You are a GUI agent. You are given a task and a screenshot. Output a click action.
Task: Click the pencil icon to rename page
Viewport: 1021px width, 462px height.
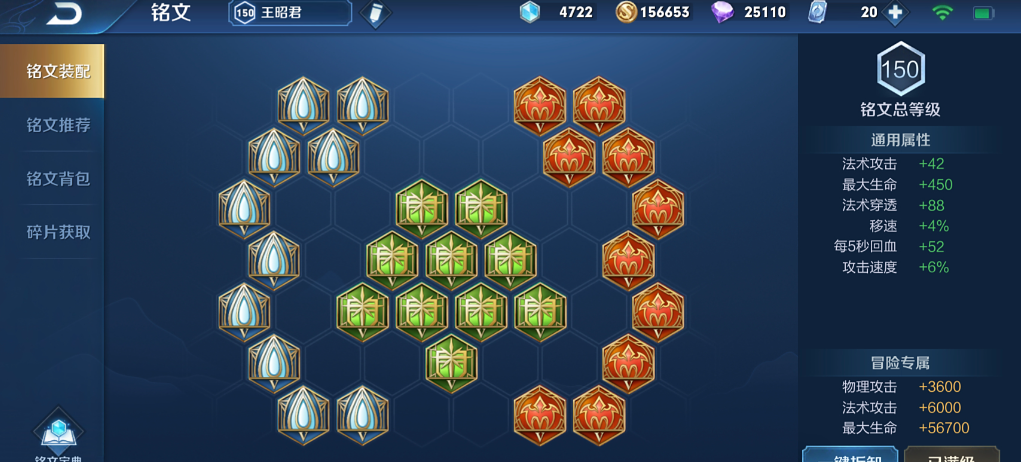pyautogui.click(x=375, y=14)
